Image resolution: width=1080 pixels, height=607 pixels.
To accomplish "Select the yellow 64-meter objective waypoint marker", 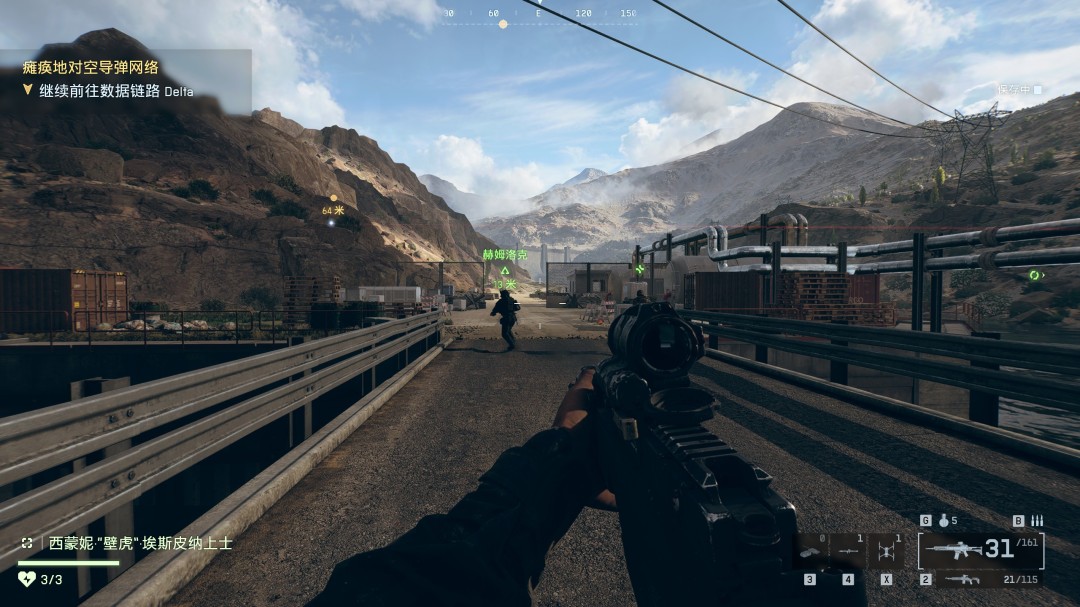I will 333,198.
